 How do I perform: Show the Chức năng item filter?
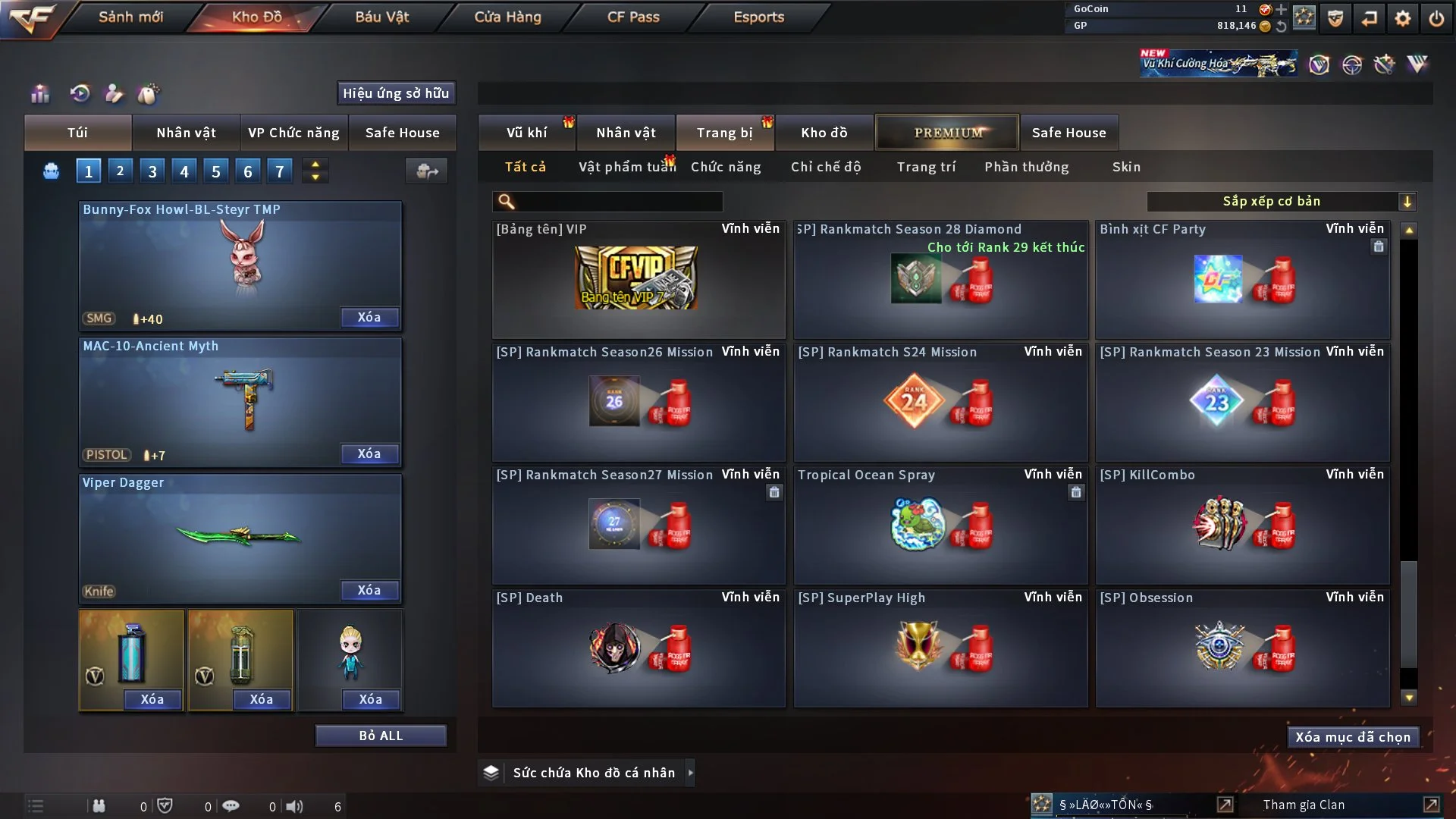click(726, 167)
